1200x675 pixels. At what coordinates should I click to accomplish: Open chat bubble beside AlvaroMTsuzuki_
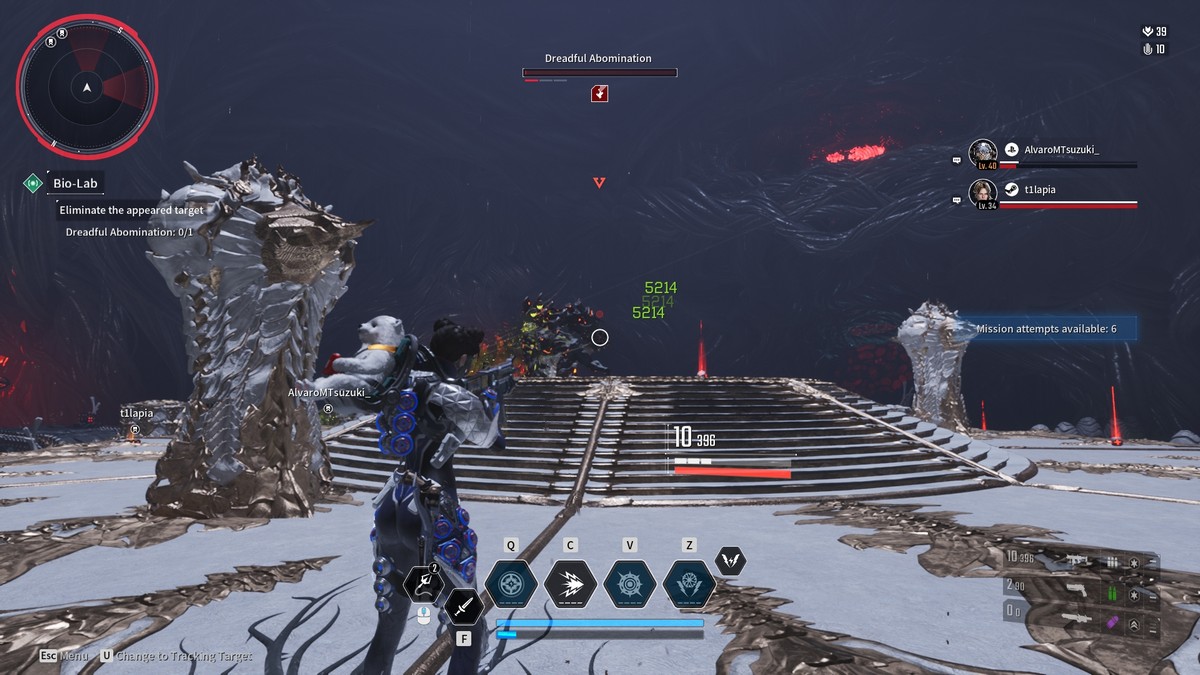[x=957, y=159]
